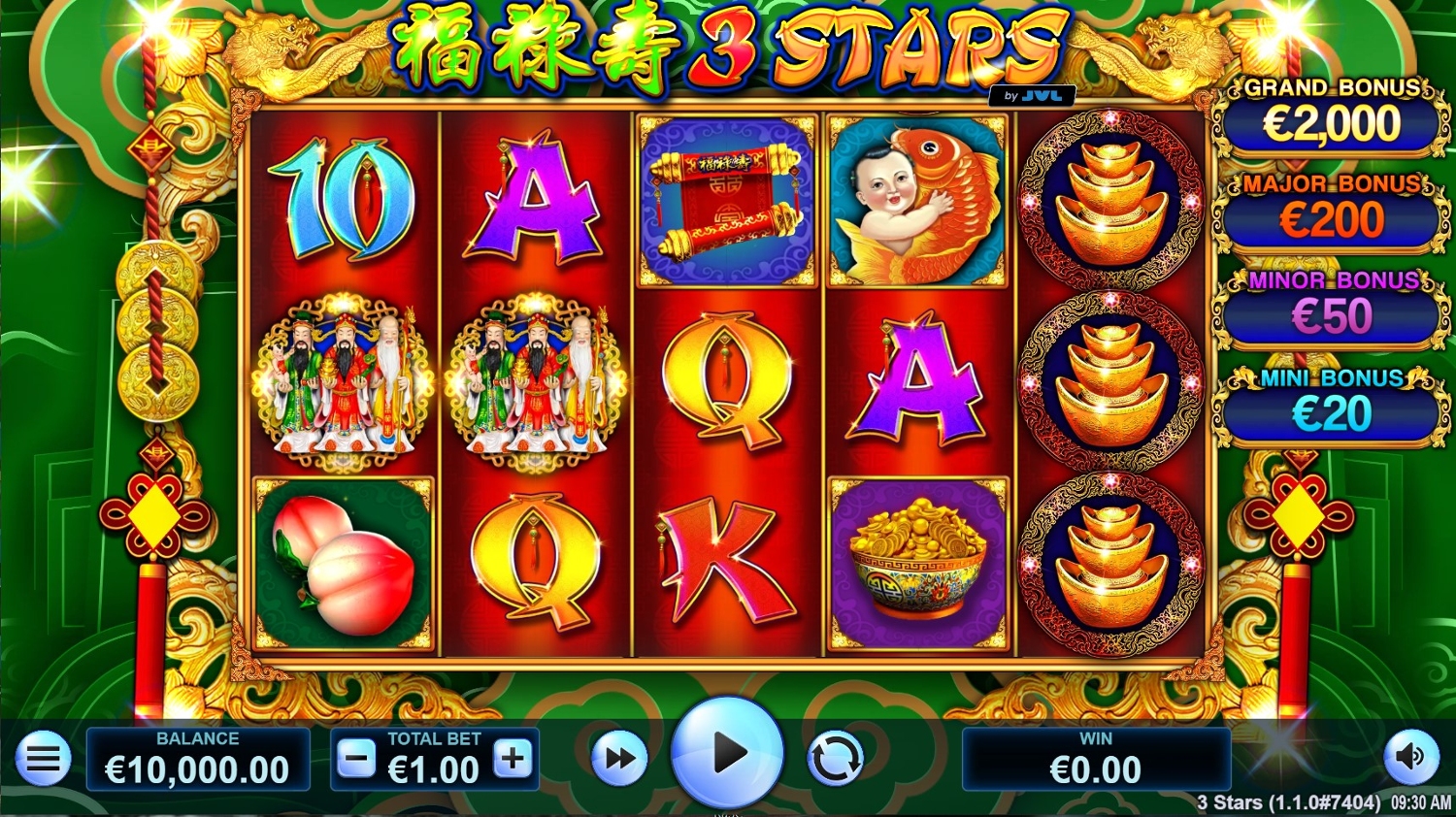Decrease total bet with minus button
This screenshot has height=817, width=1456.
tap(356, 760)
